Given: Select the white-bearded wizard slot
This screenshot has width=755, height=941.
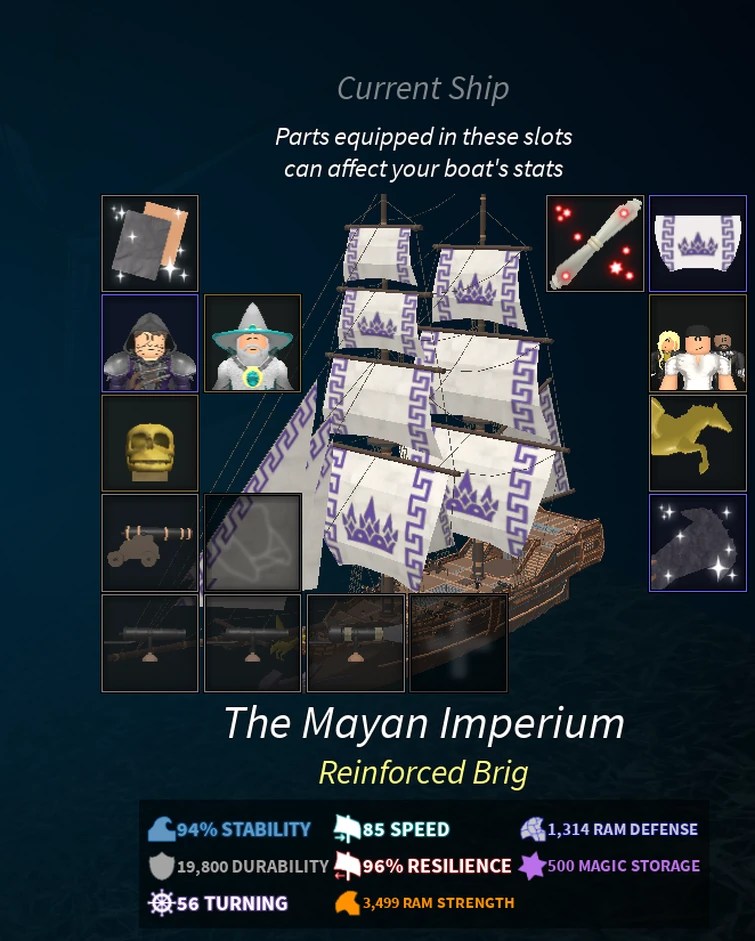Looking at the screenshot, I should [252, 343].
